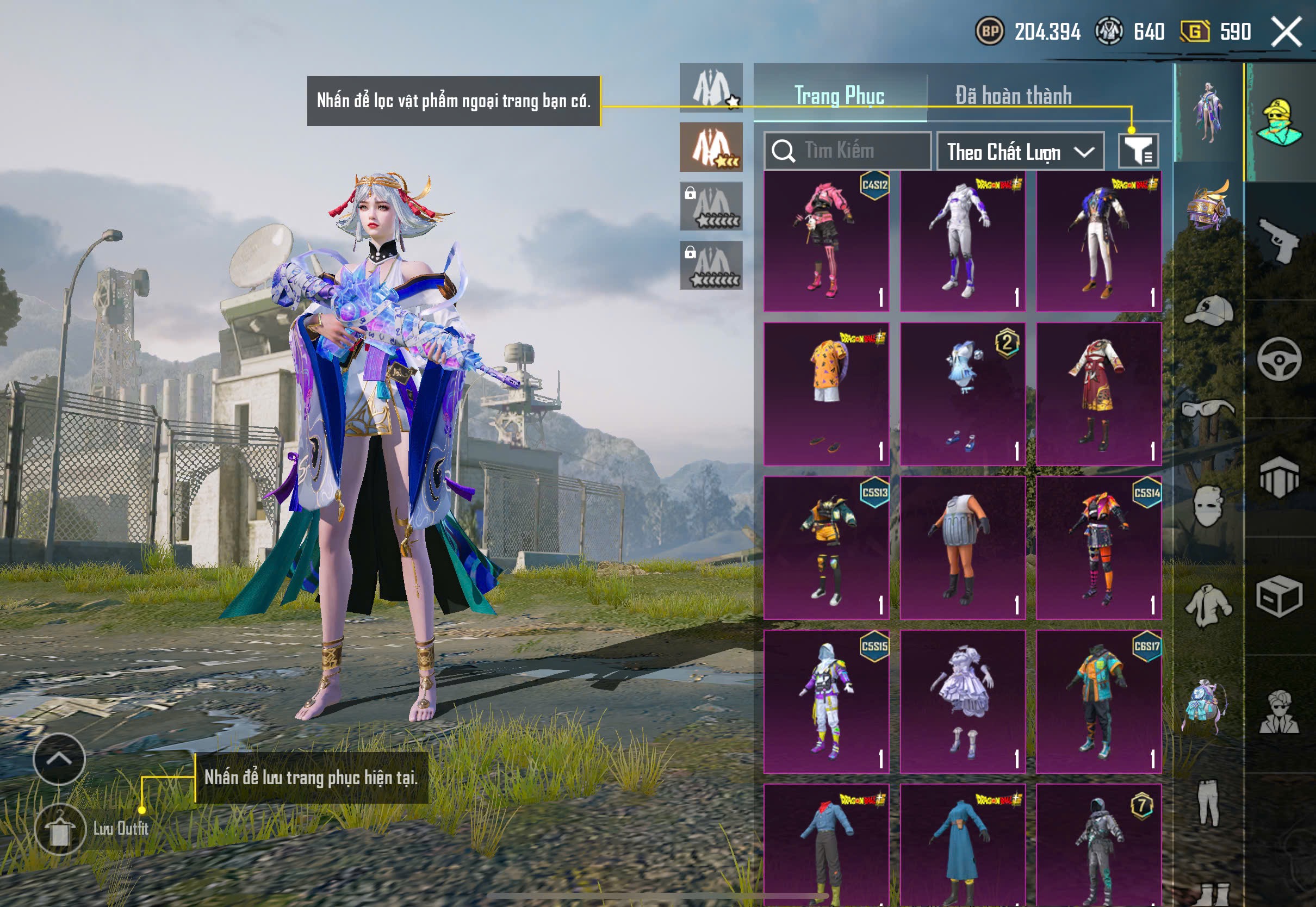Open the Theo Chất Lượng sort dropdown
The image size is (1316, 907).
pyautogui.click(x=1020, y=152)
